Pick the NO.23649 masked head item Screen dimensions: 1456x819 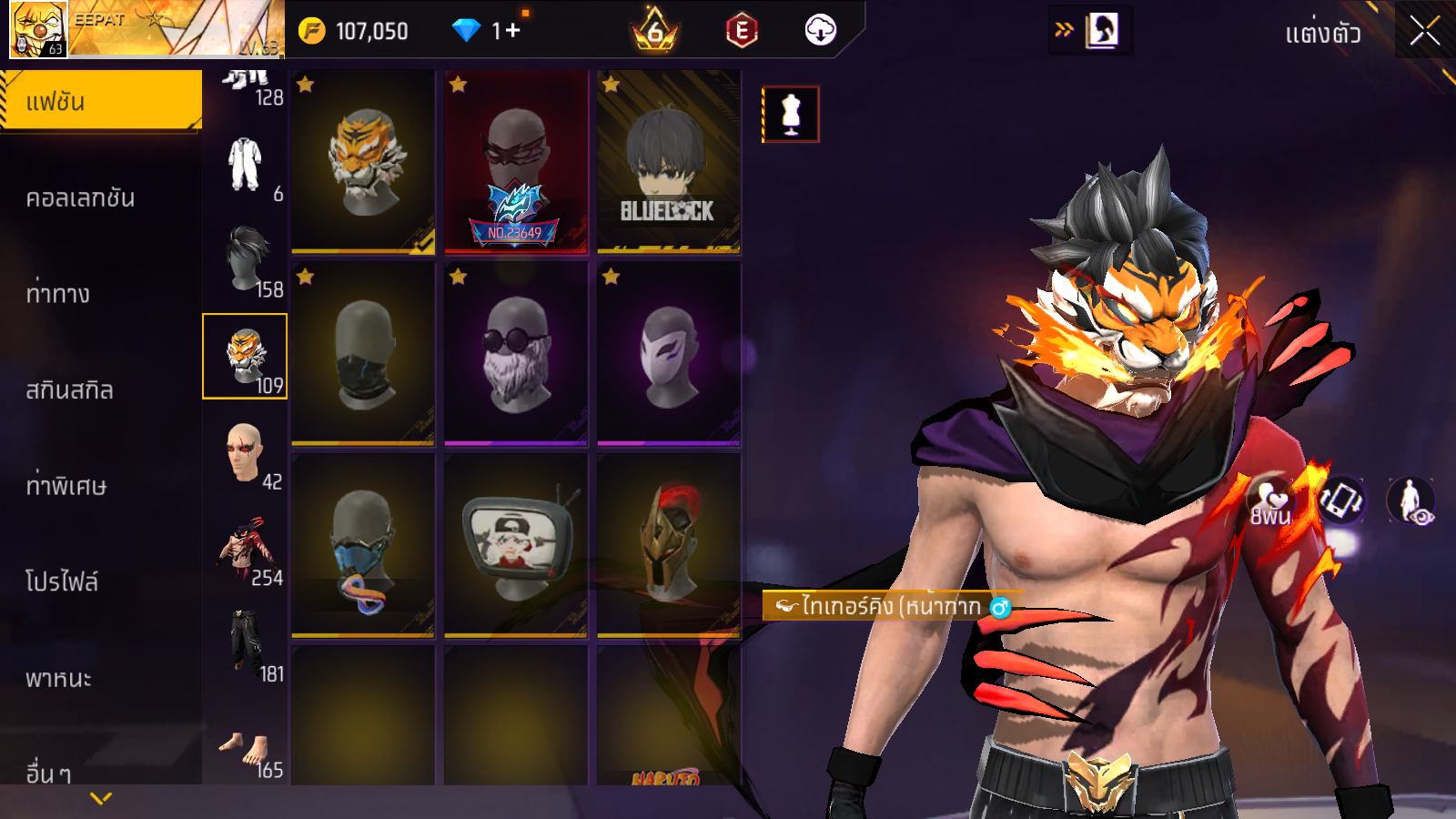pyautogui.click(x=516, y=162)
